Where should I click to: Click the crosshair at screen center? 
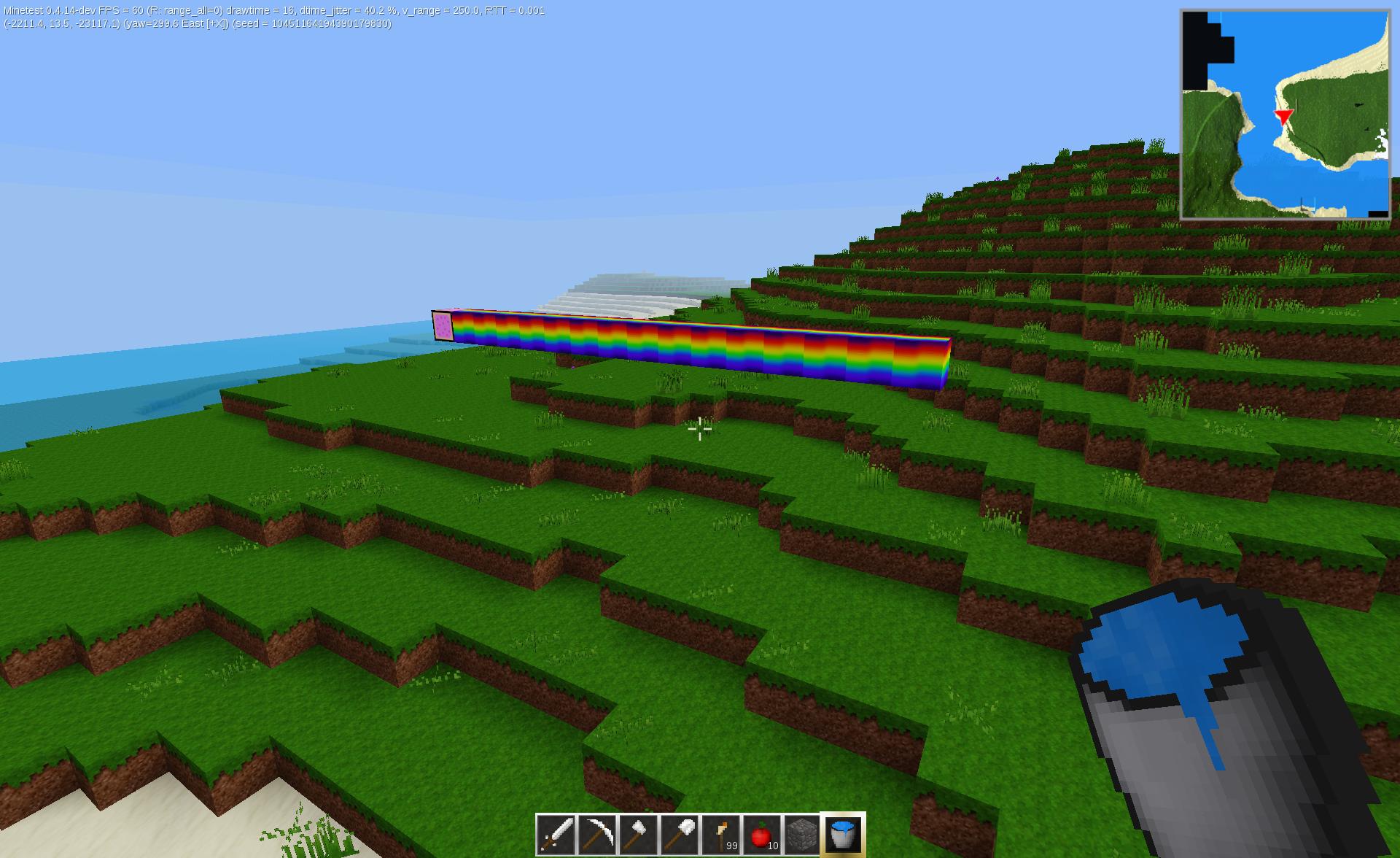pos(699,430)
